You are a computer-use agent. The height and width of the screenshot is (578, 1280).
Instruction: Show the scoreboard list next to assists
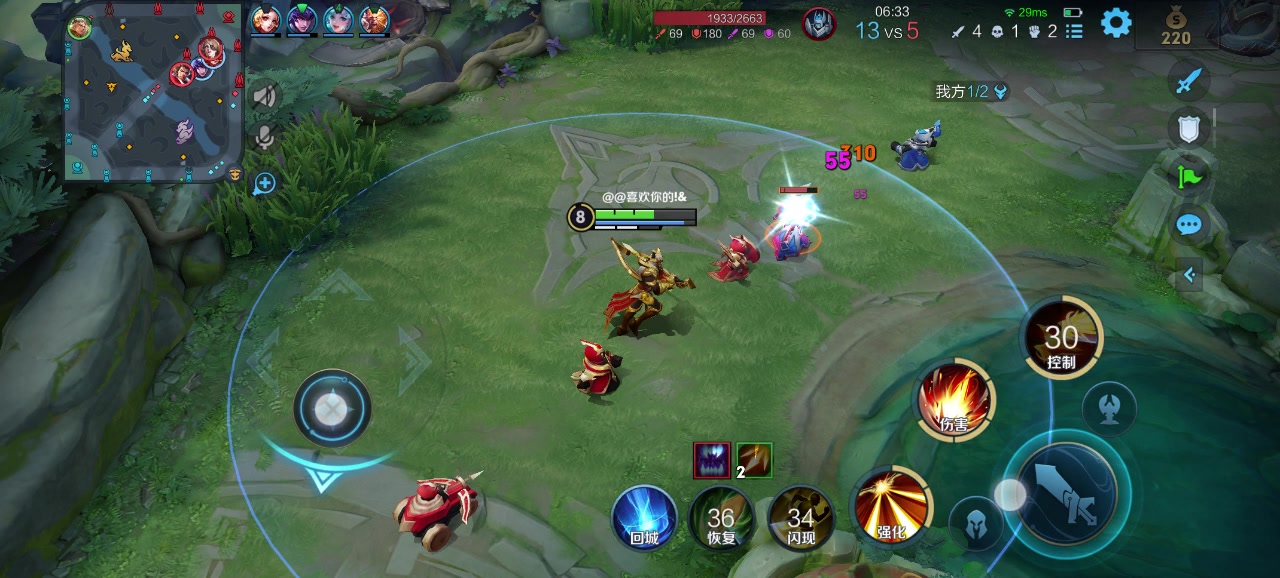point(1074,31)
